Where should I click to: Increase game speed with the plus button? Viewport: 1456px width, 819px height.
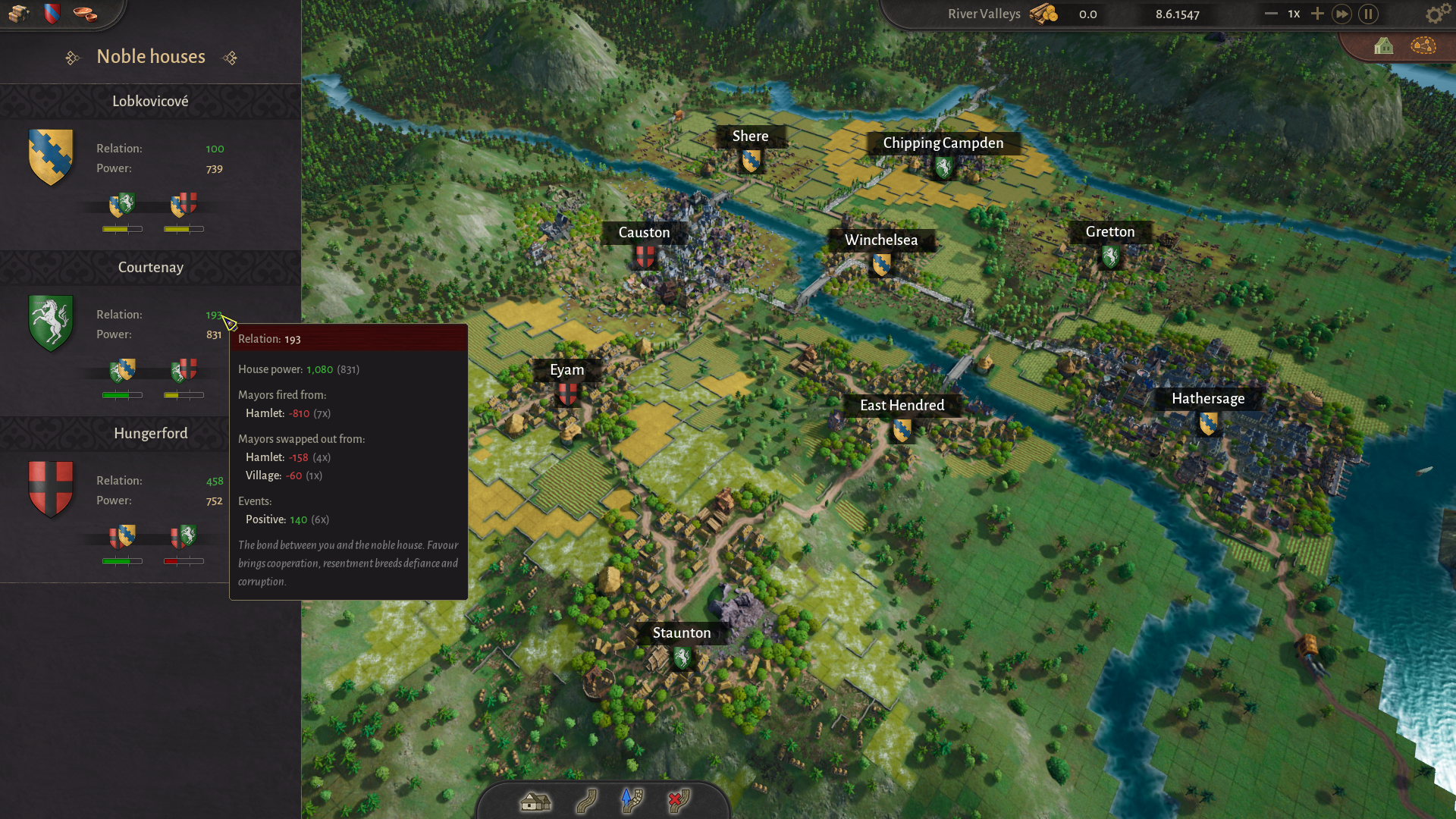(1317, 14)
